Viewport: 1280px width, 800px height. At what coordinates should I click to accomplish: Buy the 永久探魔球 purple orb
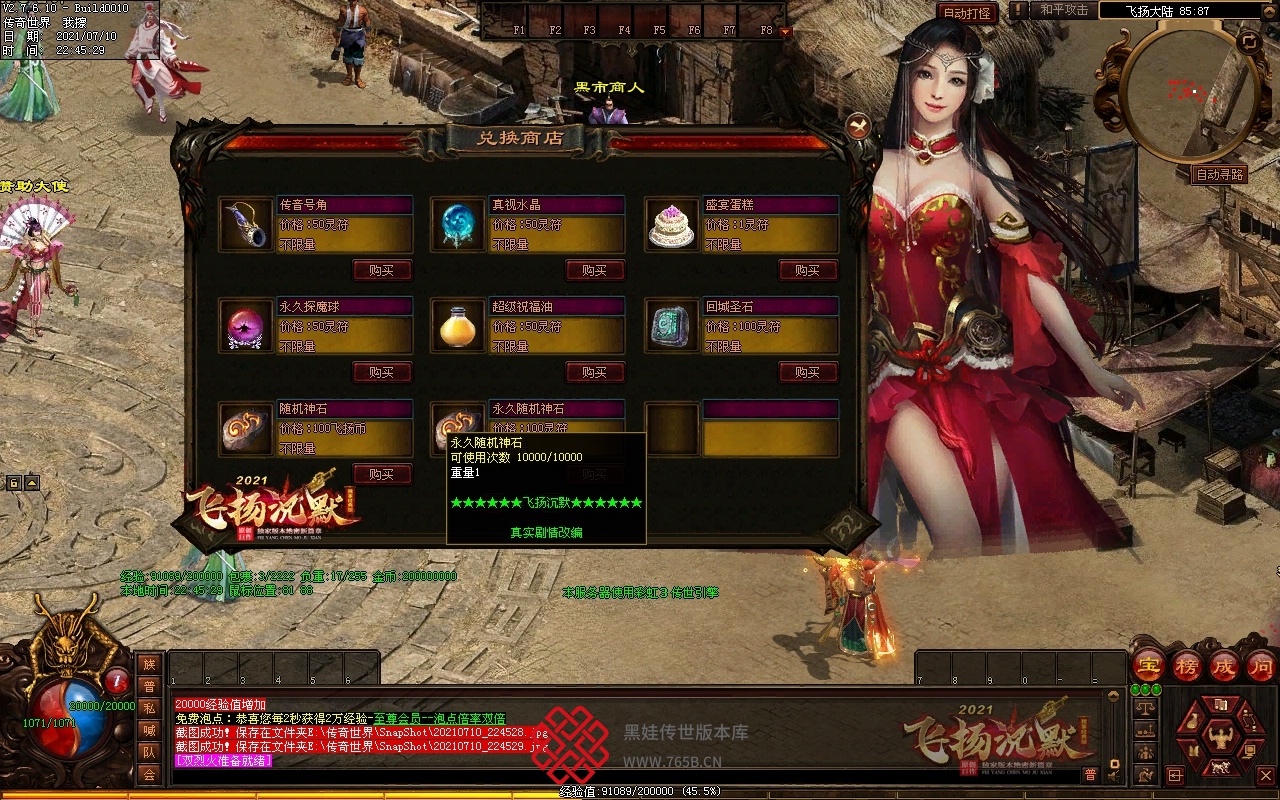pyautogui.click(x=382, y=372)
